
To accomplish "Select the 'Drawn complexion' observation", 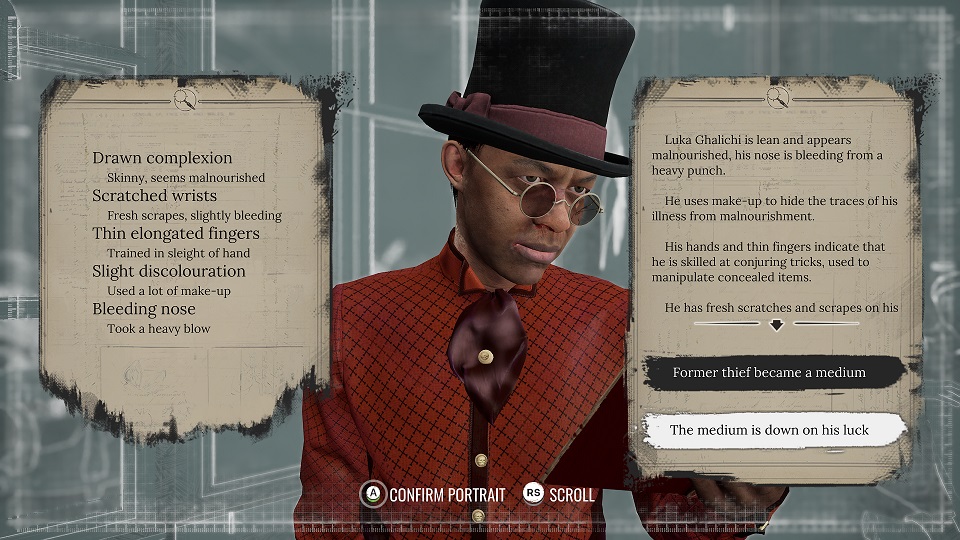I will pos(162,158).
